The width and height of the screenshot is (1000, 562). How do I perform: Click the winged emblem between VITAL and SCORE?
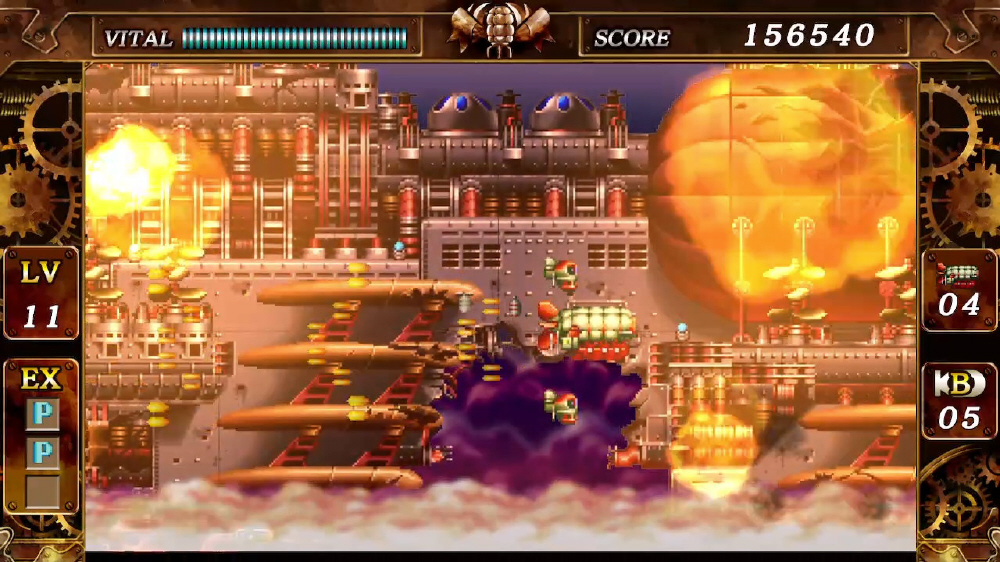(x=500, y=28)
